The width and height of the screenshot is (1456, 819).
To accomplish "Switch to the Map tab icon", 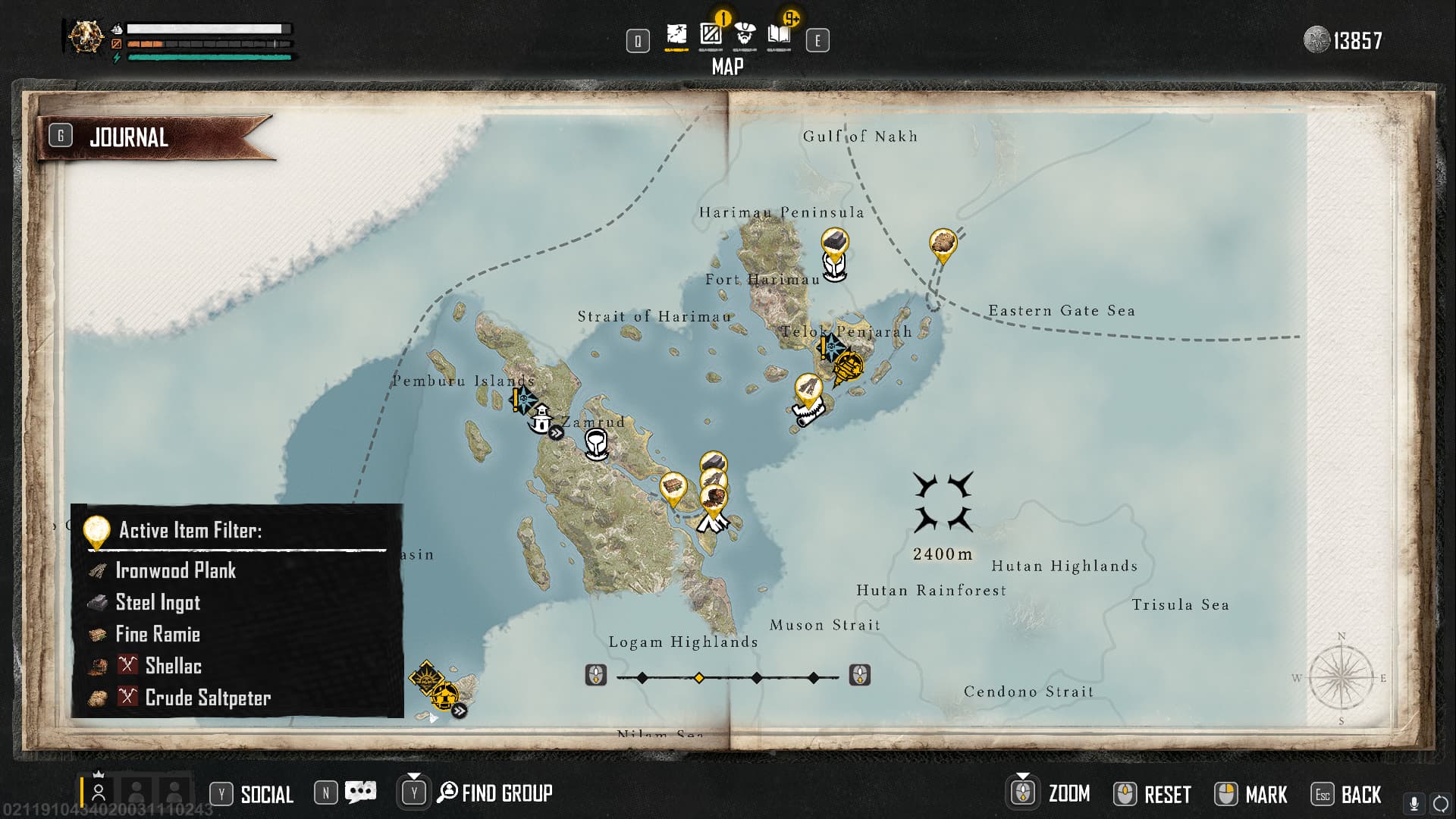I will (x=676, y=35).
